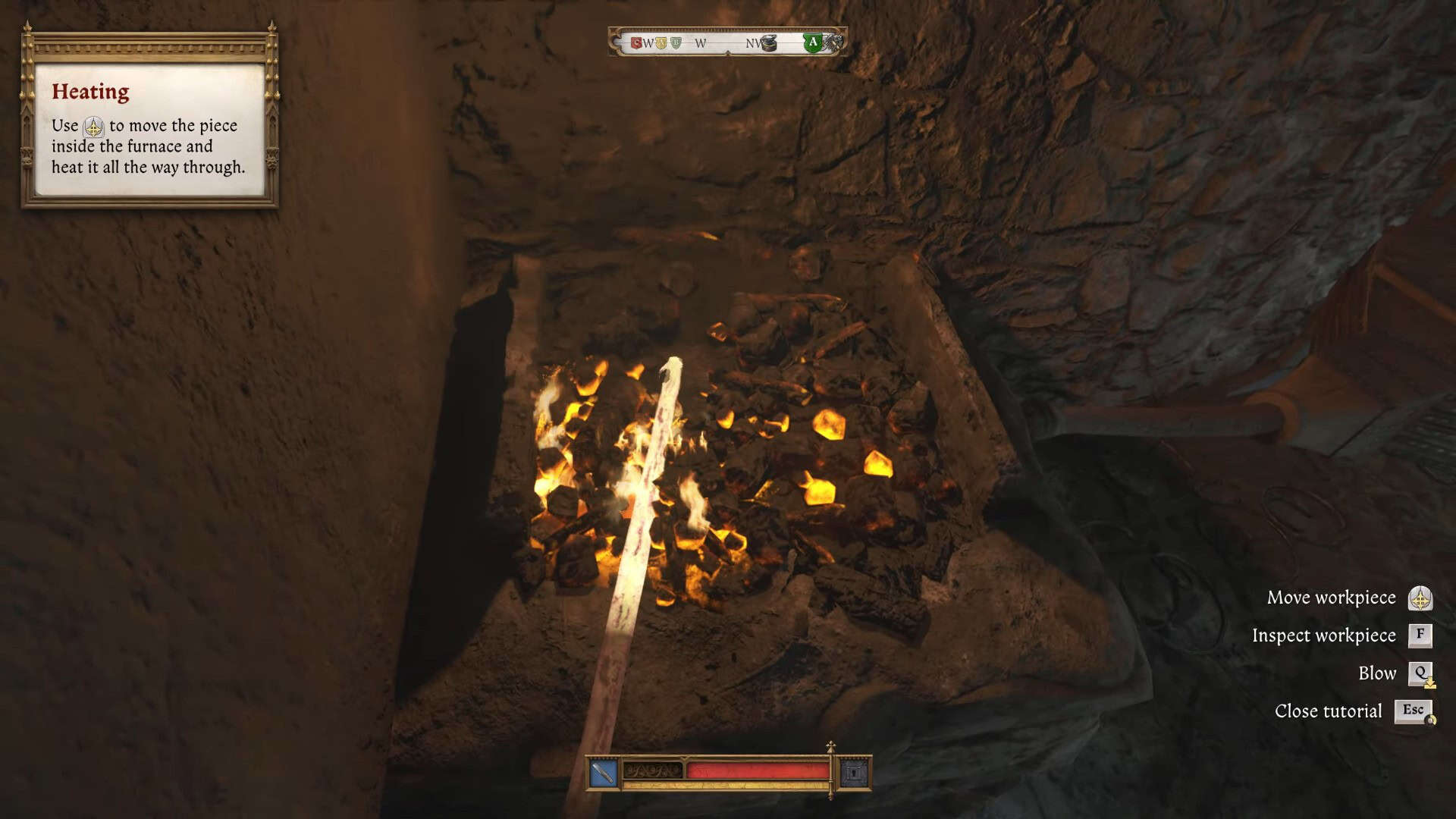Click the grey B shield compass marker
Viewport: 1456px width, 819px height.
(x=676, y=43)
